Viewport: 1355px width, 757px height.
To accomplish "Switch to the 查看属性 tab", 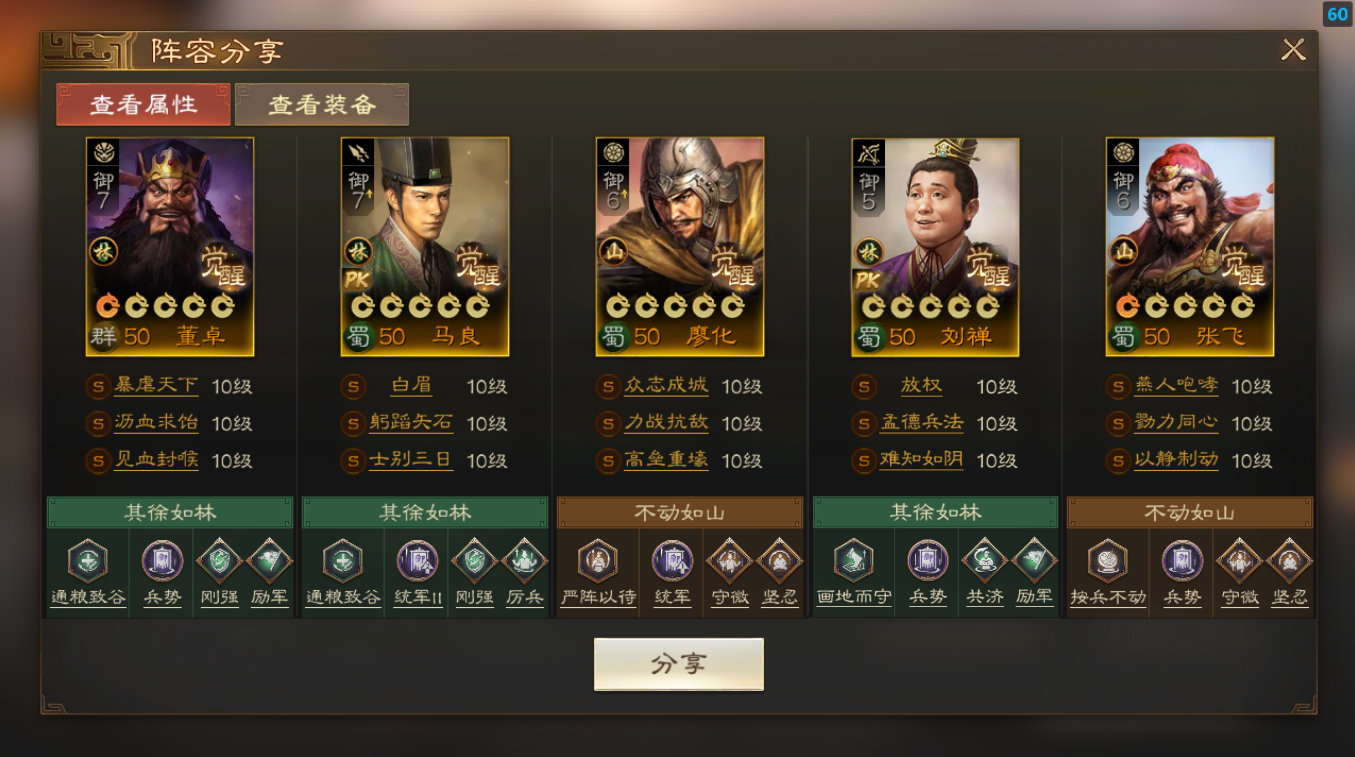I will (143, 104).
